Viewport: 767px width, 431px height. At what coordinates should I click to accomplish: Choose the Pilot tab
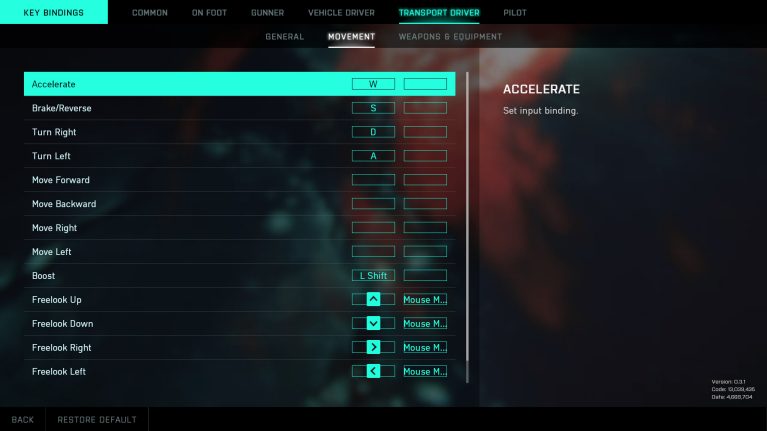click(x=515, y=13)
